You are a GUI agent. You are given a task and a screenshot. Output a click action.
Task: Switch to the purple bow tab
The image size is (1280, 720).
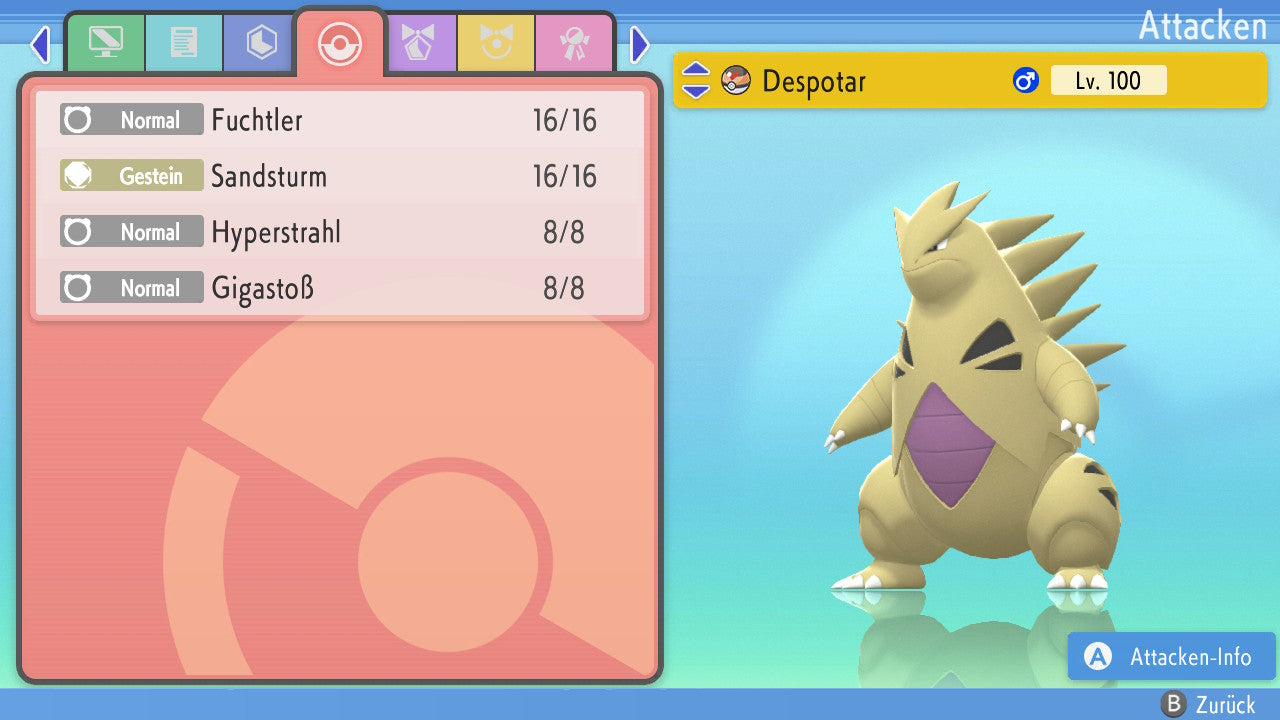pos(418,43)
